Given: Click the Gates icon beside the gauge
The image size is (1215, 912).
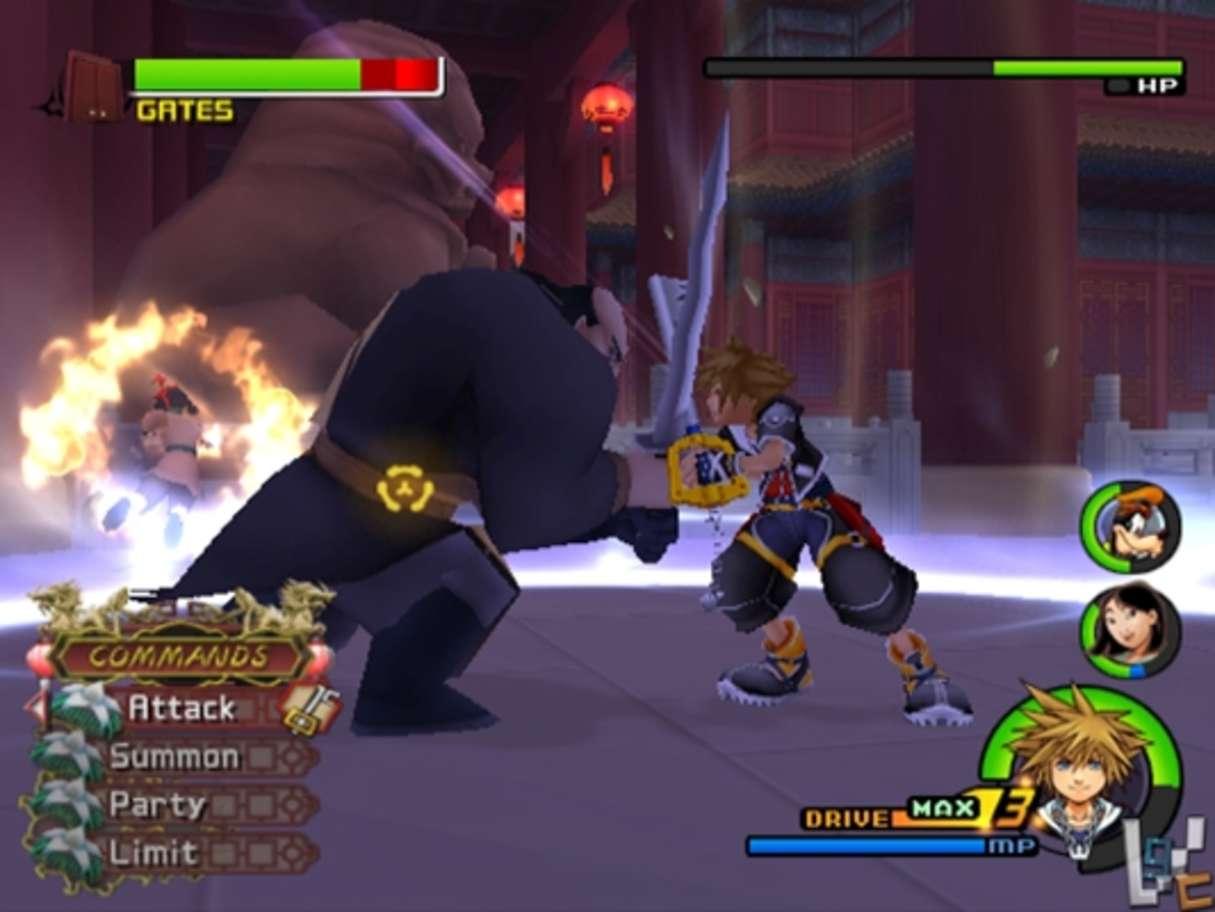Looking at the screenshot, I should pyautogui.click(x=92, y=86).
